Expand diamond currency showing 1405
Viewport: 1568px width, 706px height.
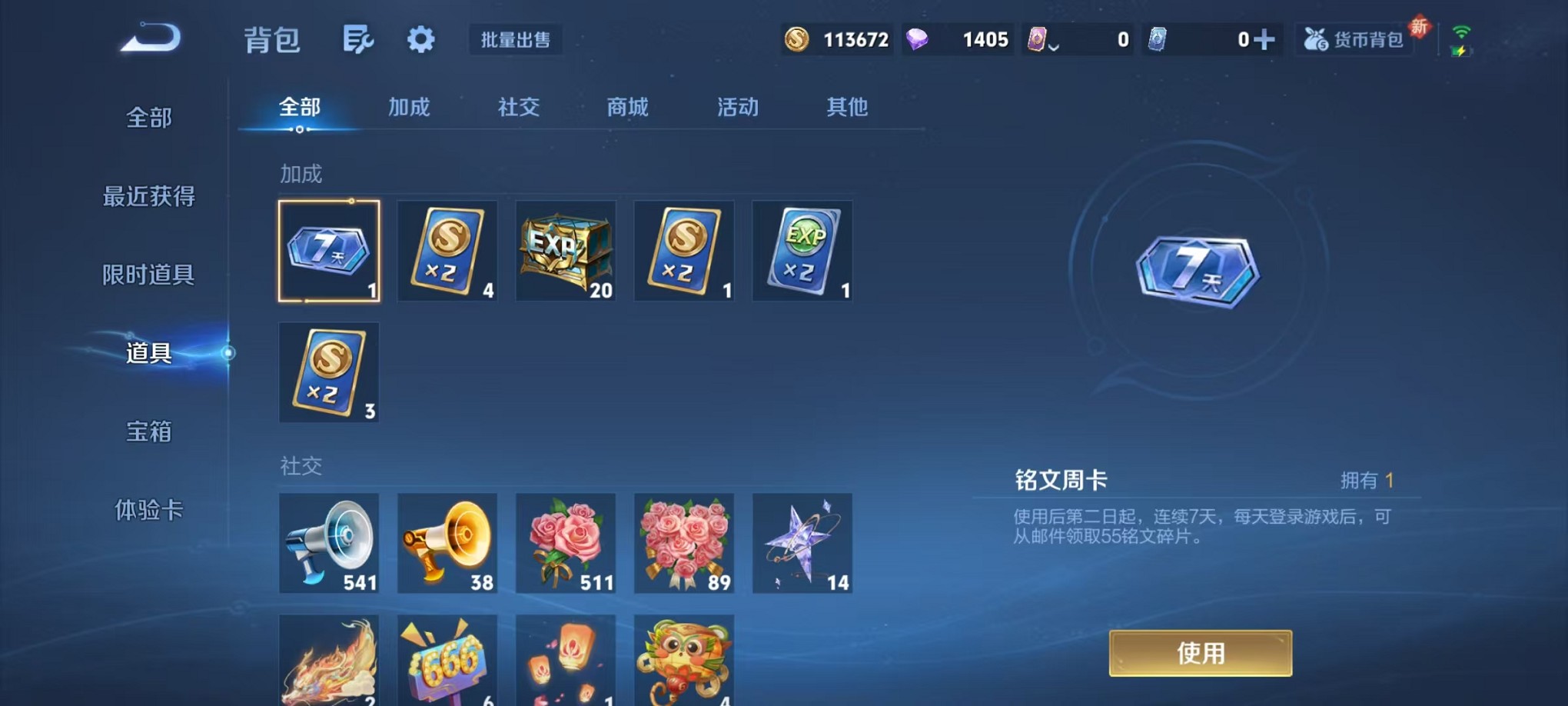point(957,38)
